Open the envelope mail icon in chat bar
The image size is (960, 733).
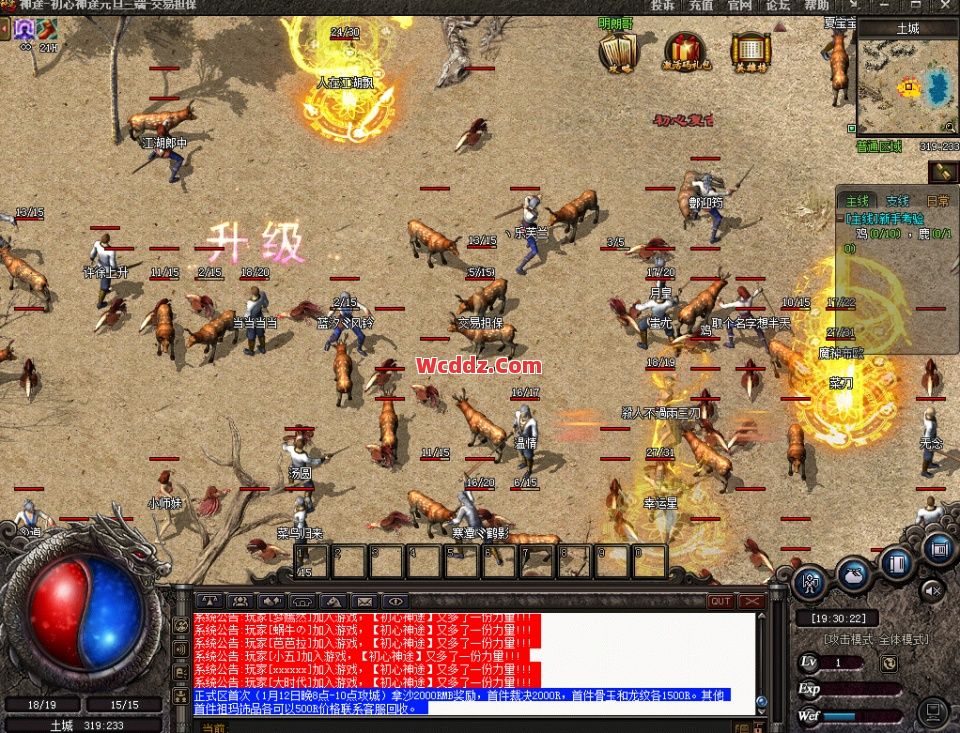click(364, 601)
